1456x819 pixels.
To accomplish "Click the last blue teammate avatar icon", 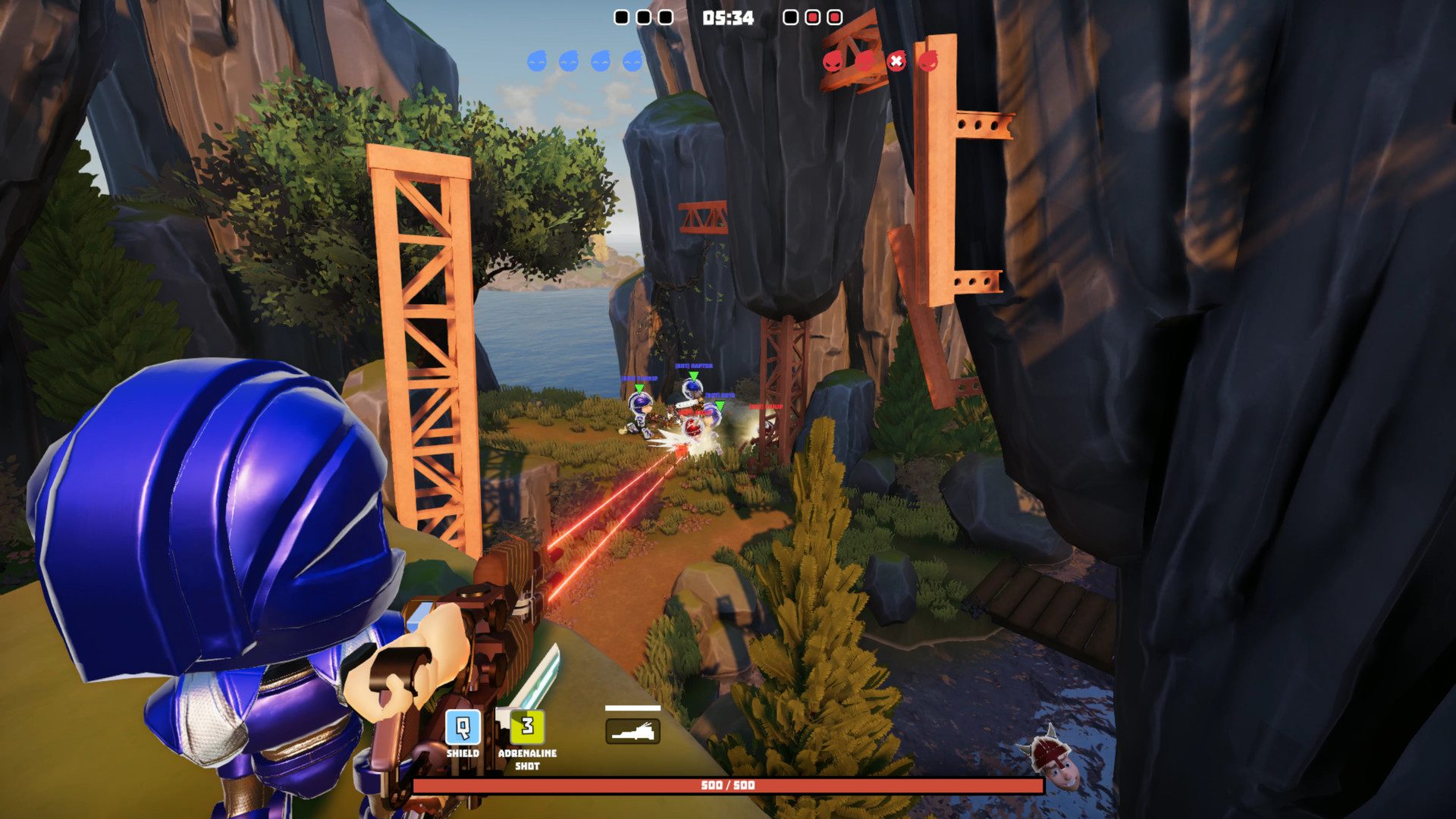I will point(632,62).
